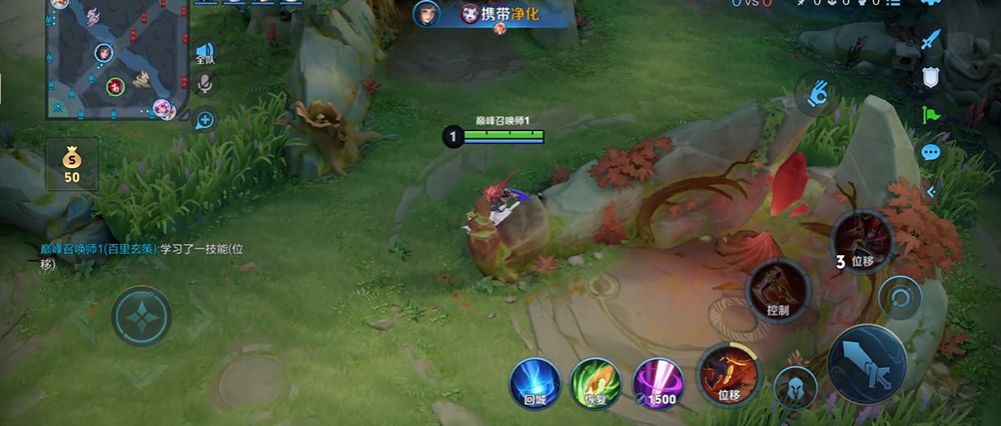This screenshot has height=426, width=1001.
Task: Open the gold coin bag shop
Action: (x=72, y=164)
